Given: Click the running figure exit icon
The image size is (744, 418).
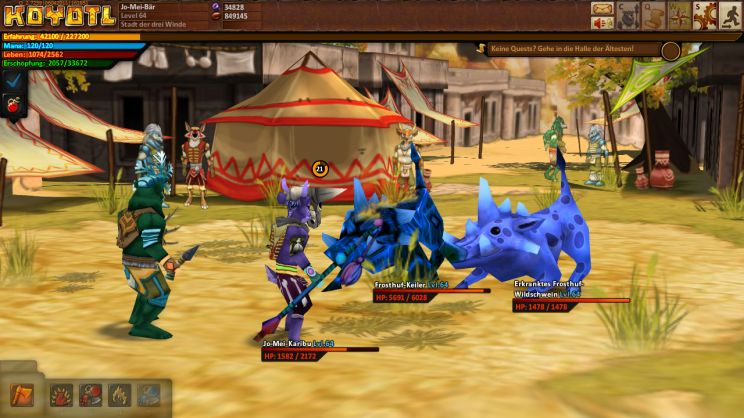Looking at the screenshot, I should click(730, 15).
